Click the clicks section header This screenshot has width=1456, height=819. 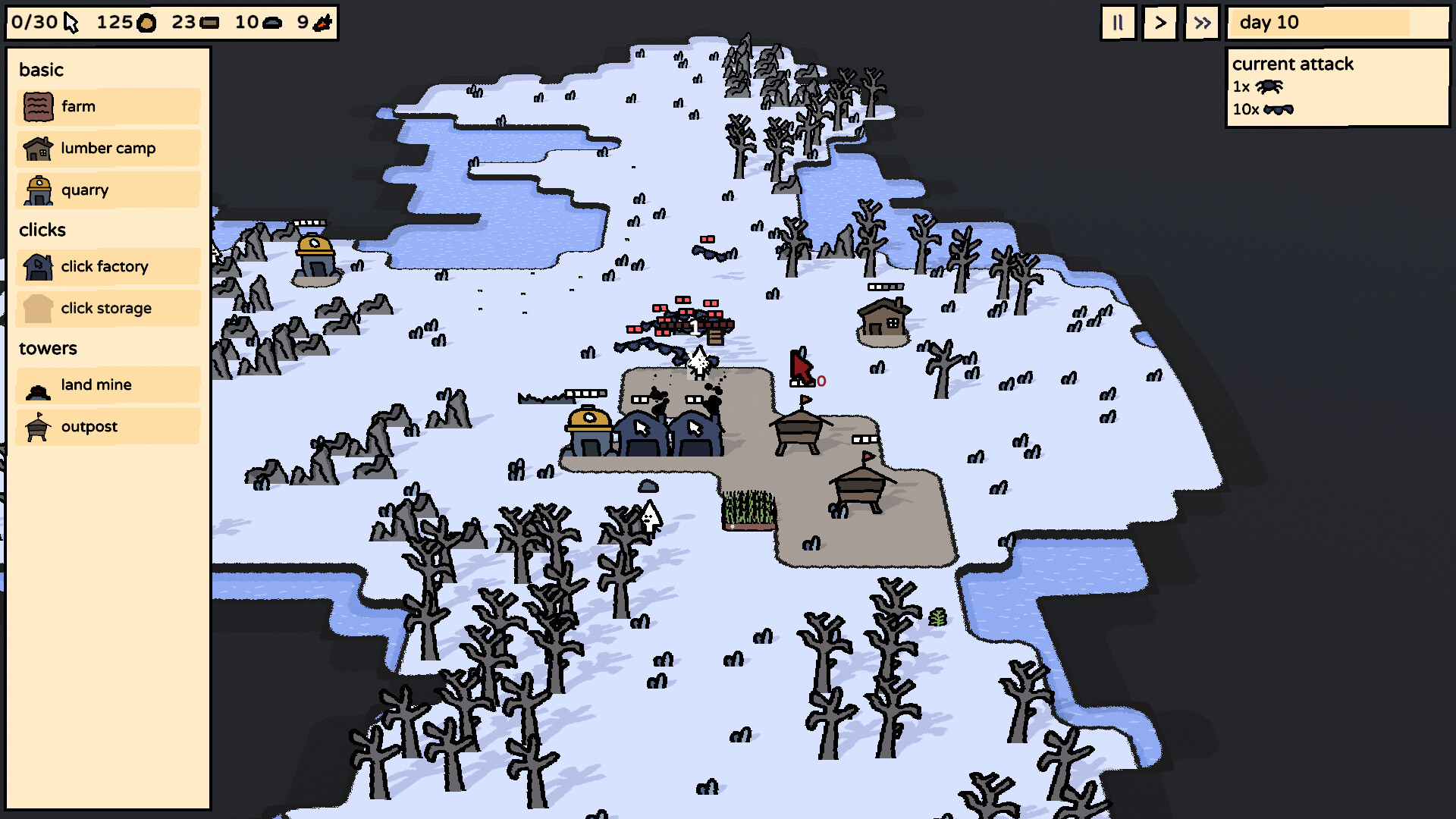(x=42, y=230)
